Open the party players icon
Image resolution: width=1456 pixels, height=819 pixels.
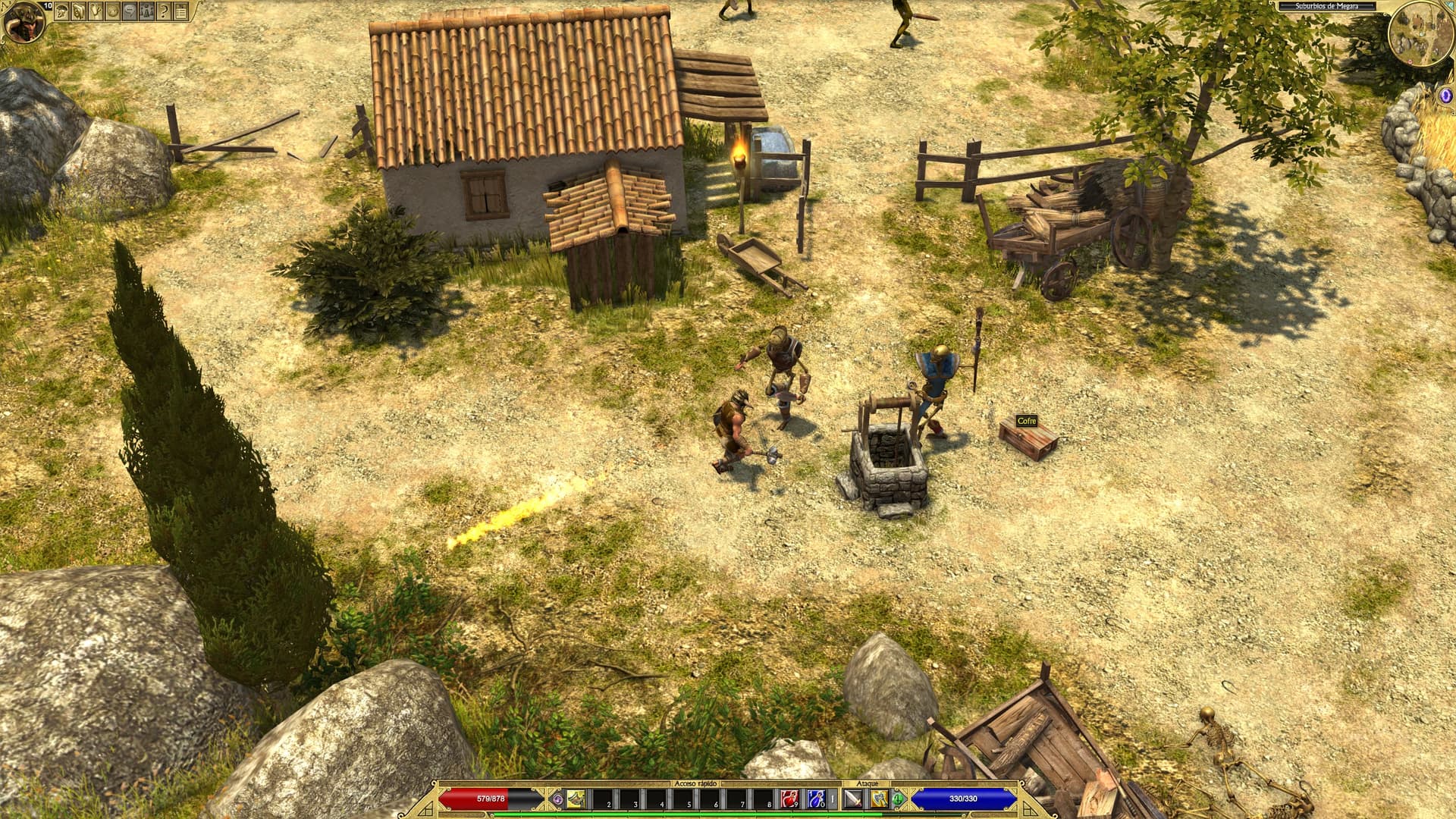pyautogui.click(x=146, y=11)
